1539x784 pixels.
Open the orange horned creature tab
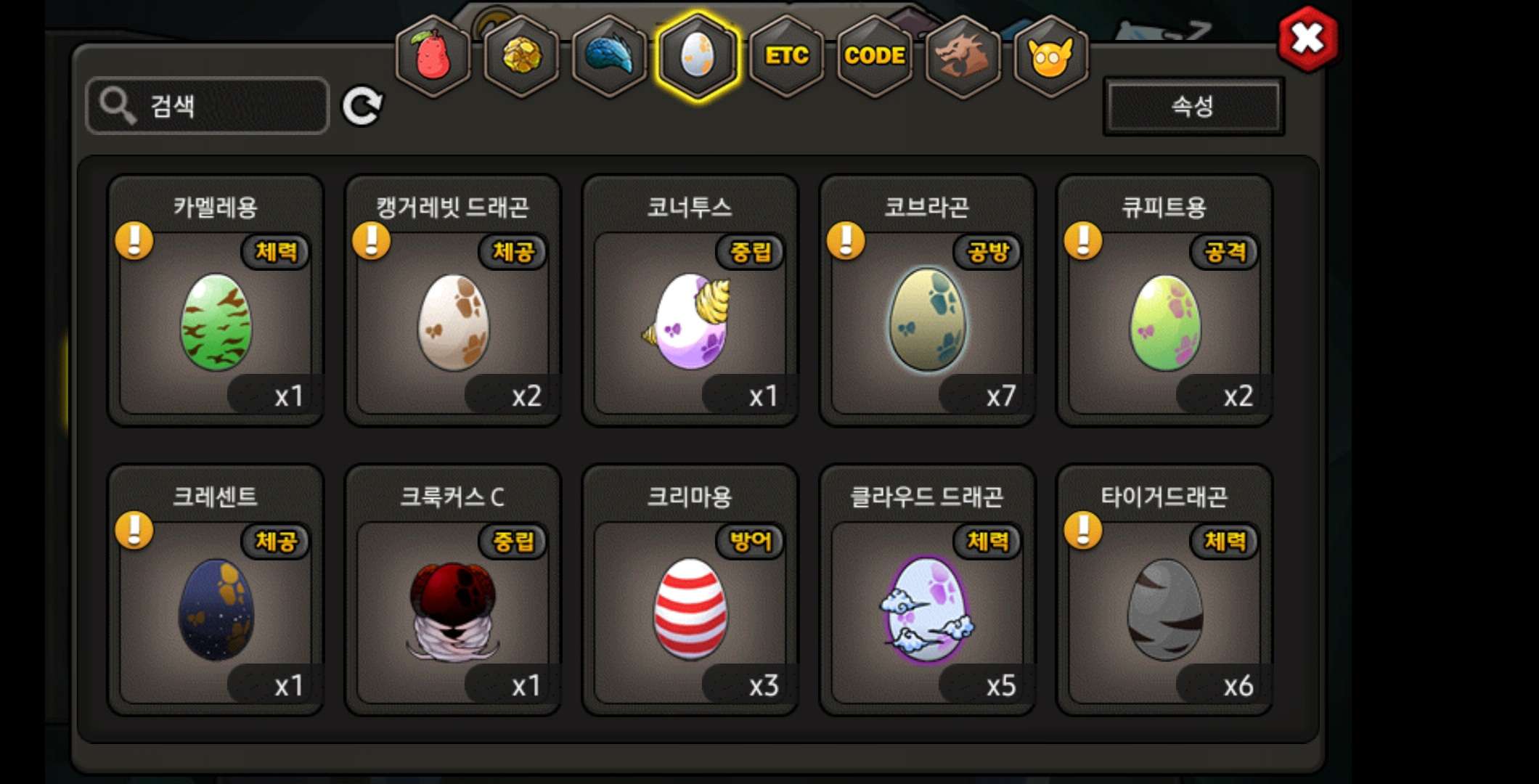click(x=1050, y=56)
